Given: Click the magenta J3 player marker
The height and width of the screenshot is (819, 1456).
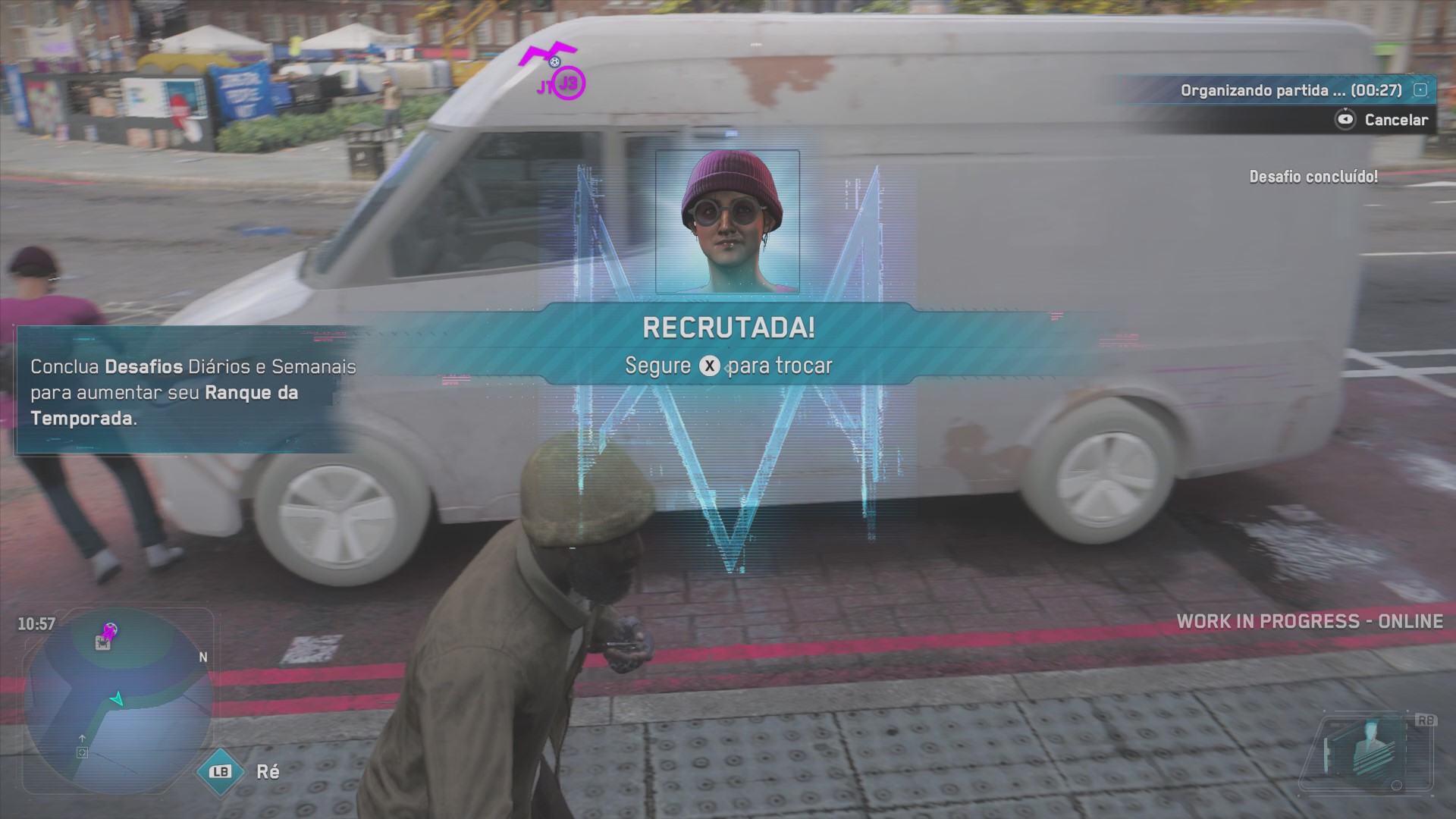Looking at the screenshot, I should coord(569,85).
